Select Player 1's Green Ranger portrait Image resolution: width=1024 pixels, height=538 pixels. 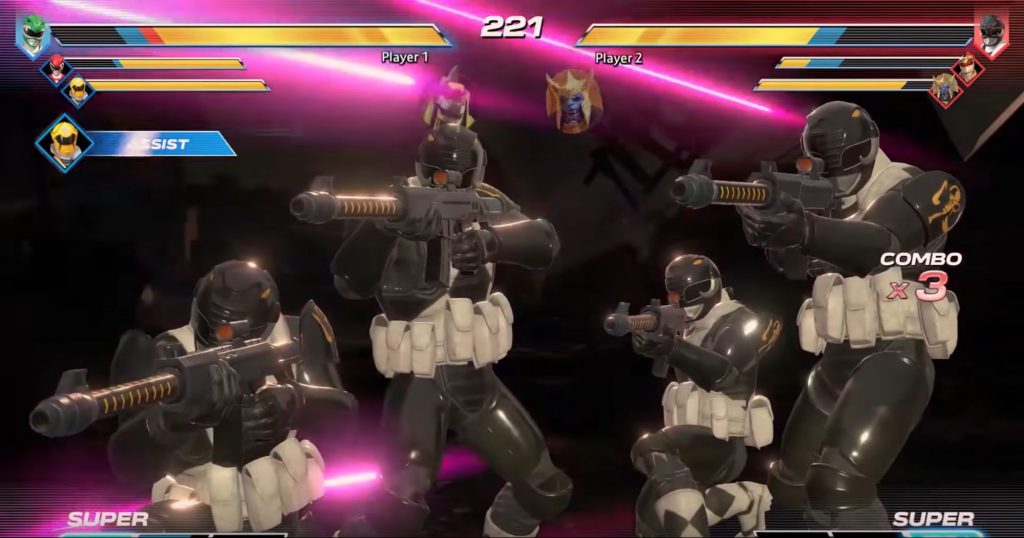[33, 31]
